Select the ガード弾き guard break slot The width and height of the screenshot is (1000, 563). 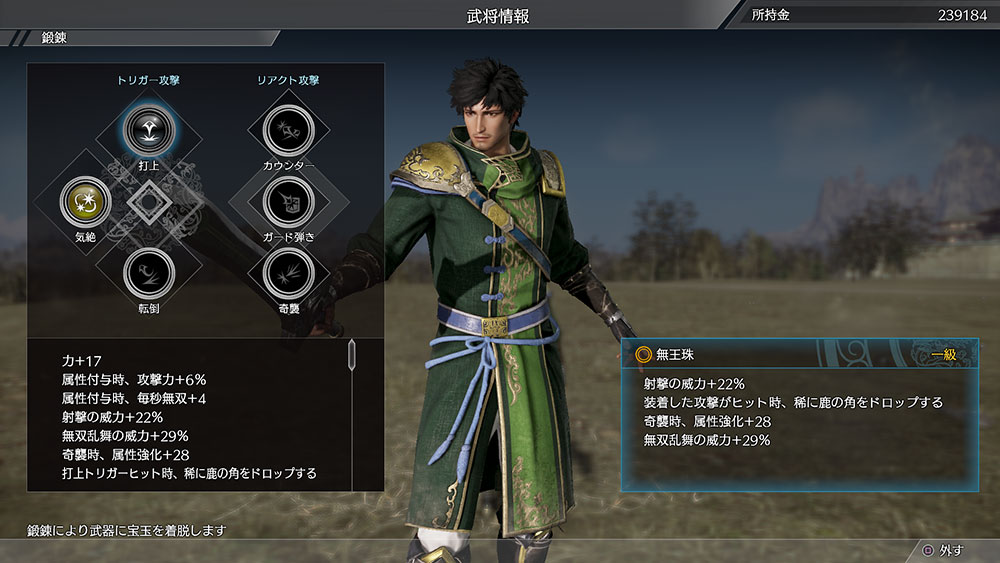(289, 200)
